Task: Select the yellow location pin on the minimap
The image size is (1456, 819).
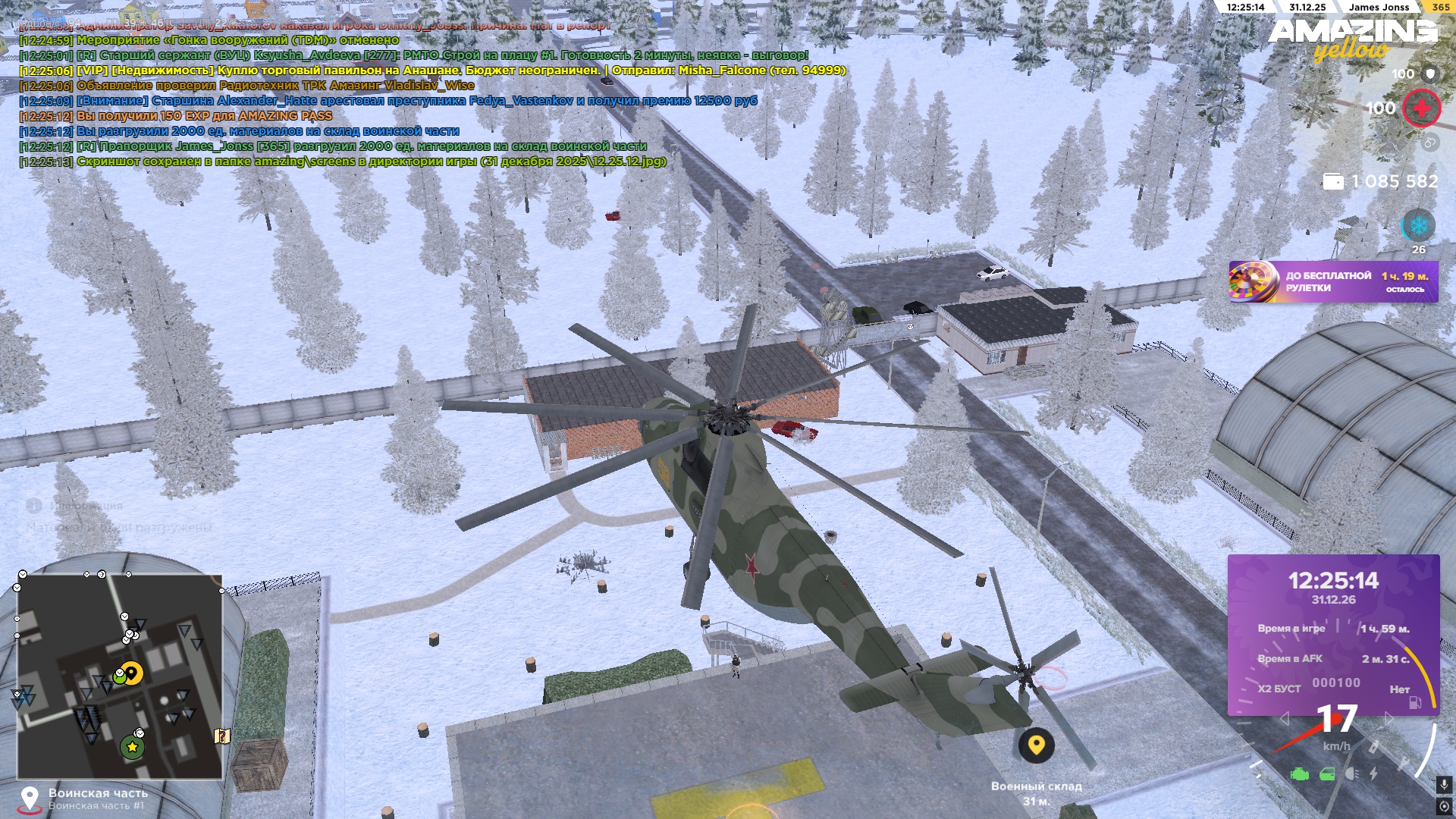Action: tap(132, 673)
